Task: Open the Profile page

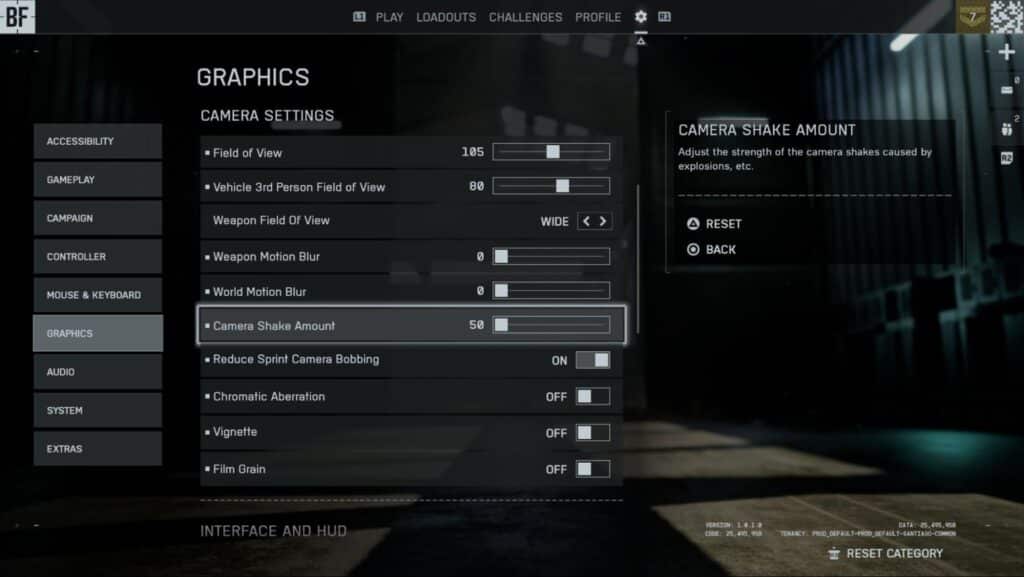Action: point(598,17)
